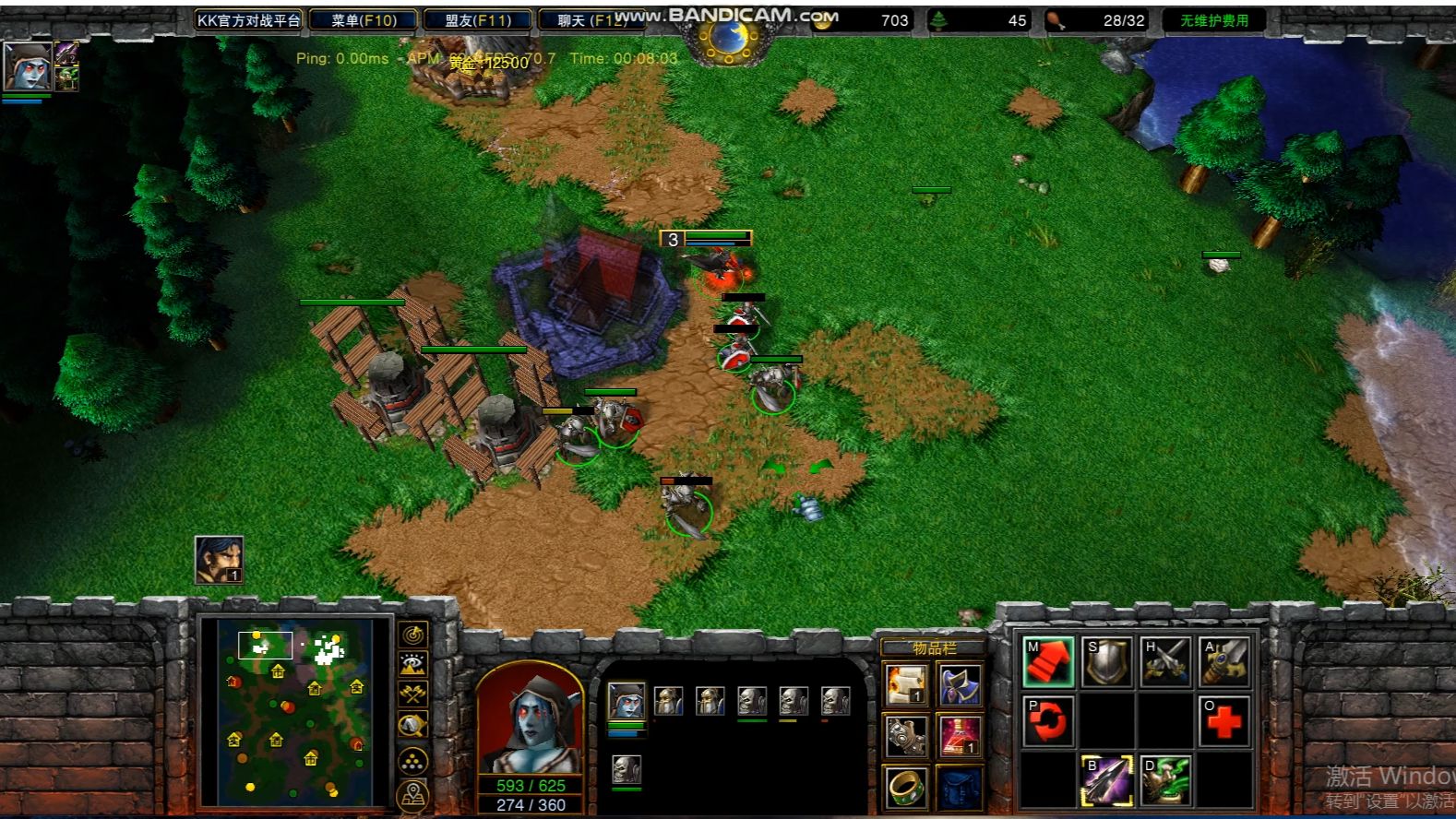
Task: Select the idle worker portrait
Action: click(x=219, y=559)
